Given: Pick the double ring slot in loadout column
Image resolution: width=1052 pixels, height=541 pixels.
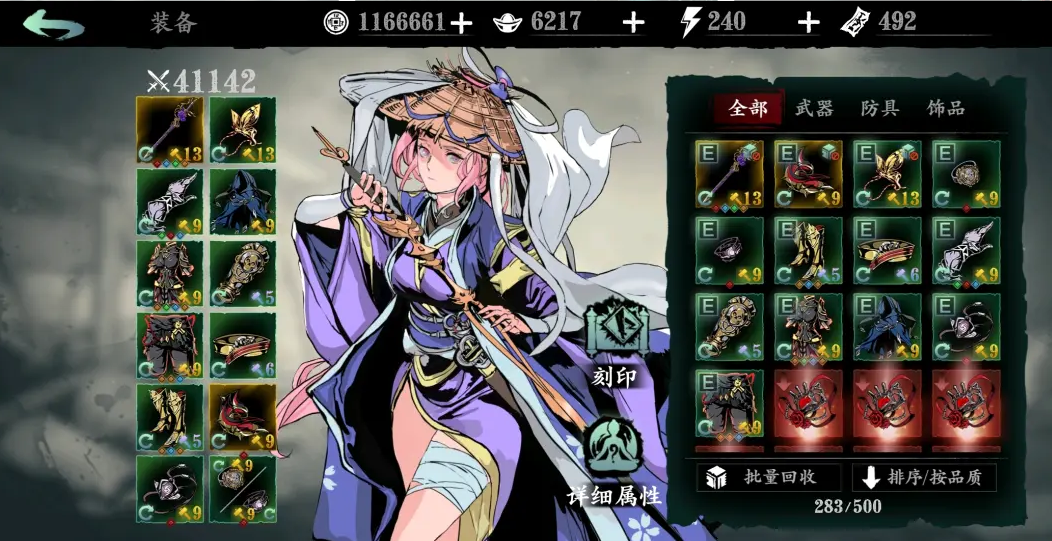Looking at the screenshot, I should pyautogui.click(x=243, y=490).
